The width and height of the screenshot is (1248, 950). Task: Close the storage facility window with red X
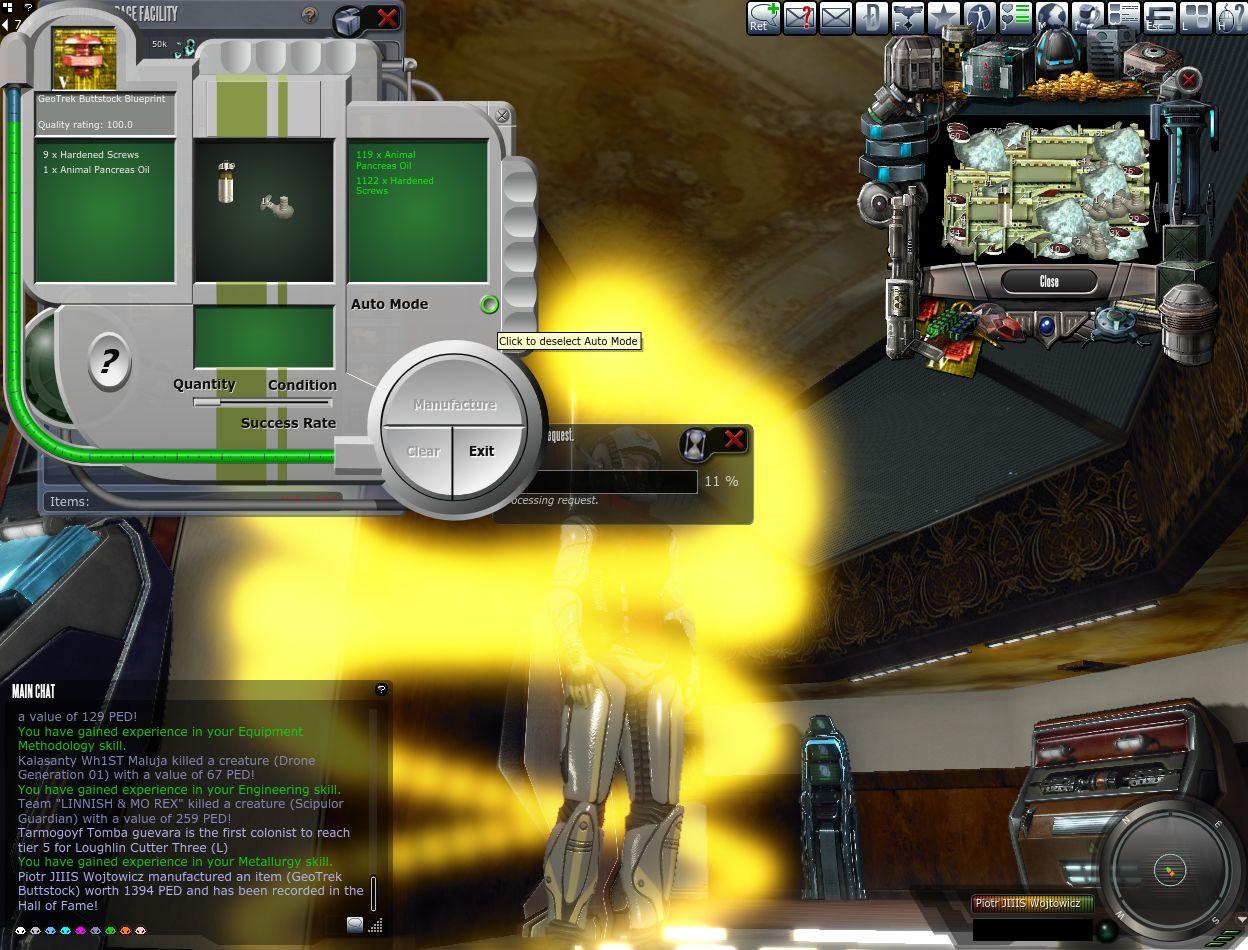pyautogui.click(x=387, y=17)
